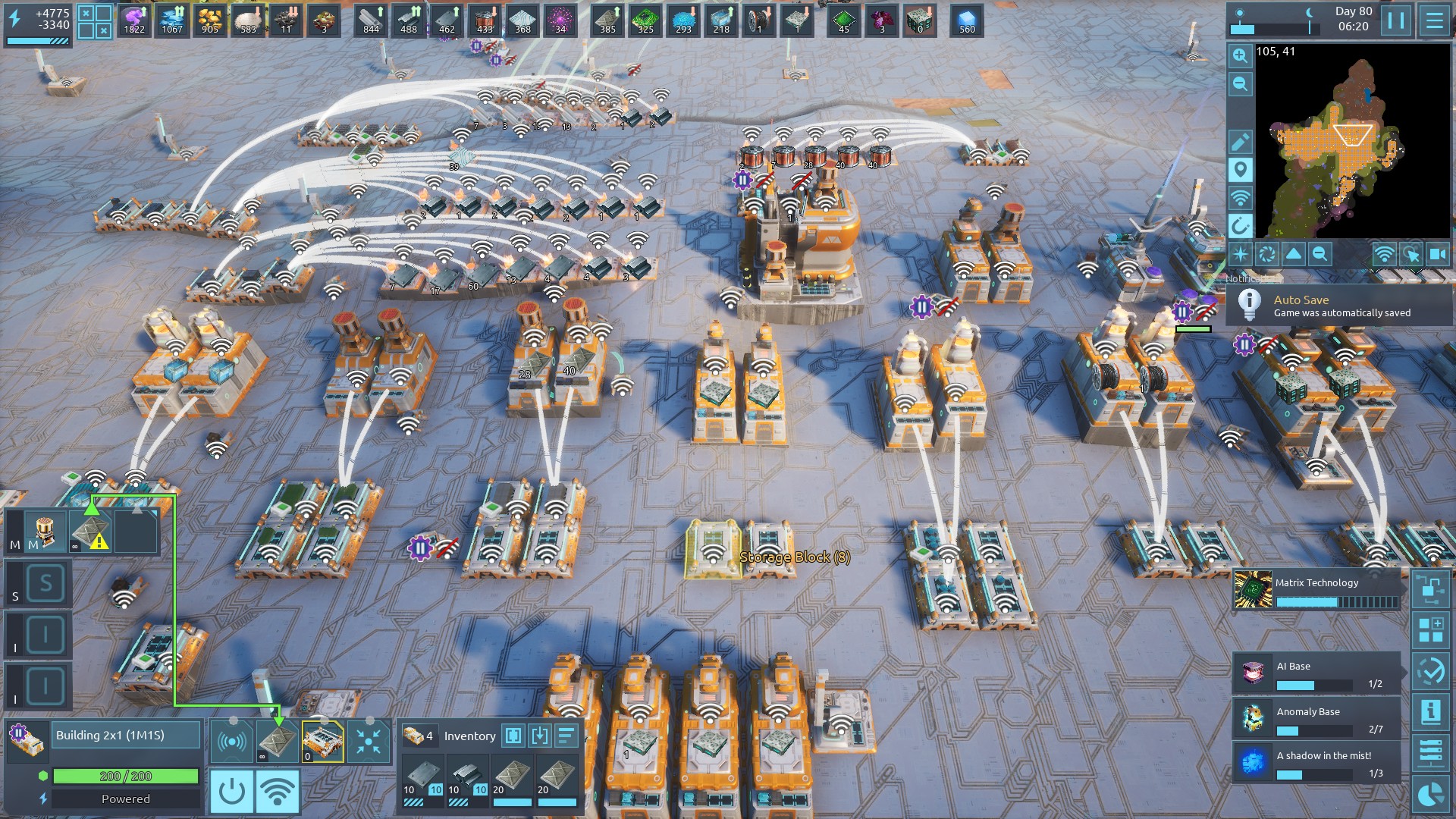The width and height of the screenshot is (1456, 819).
Task: Toggle the minimap location pin markers
Action: pos(1240,170)
